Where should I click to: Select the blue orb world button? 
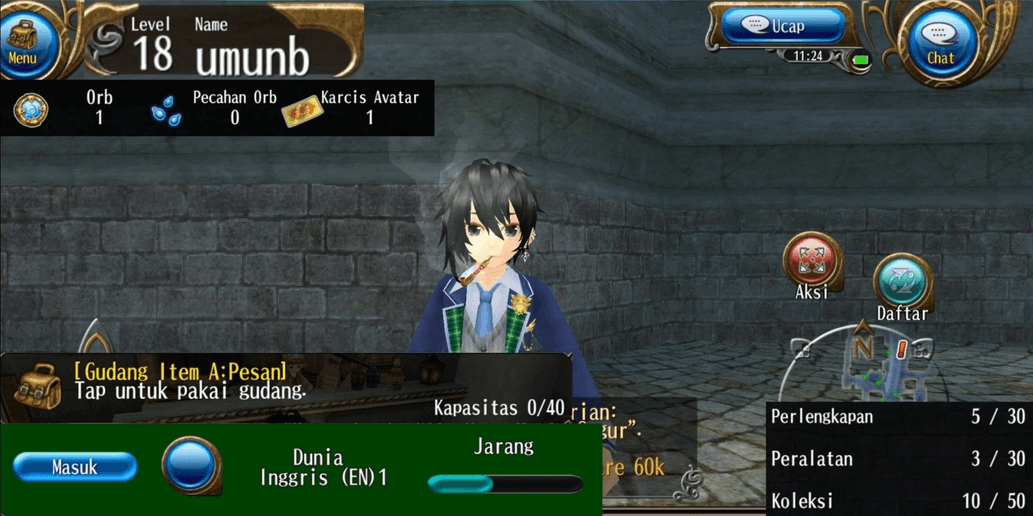[x=191, y=465]
